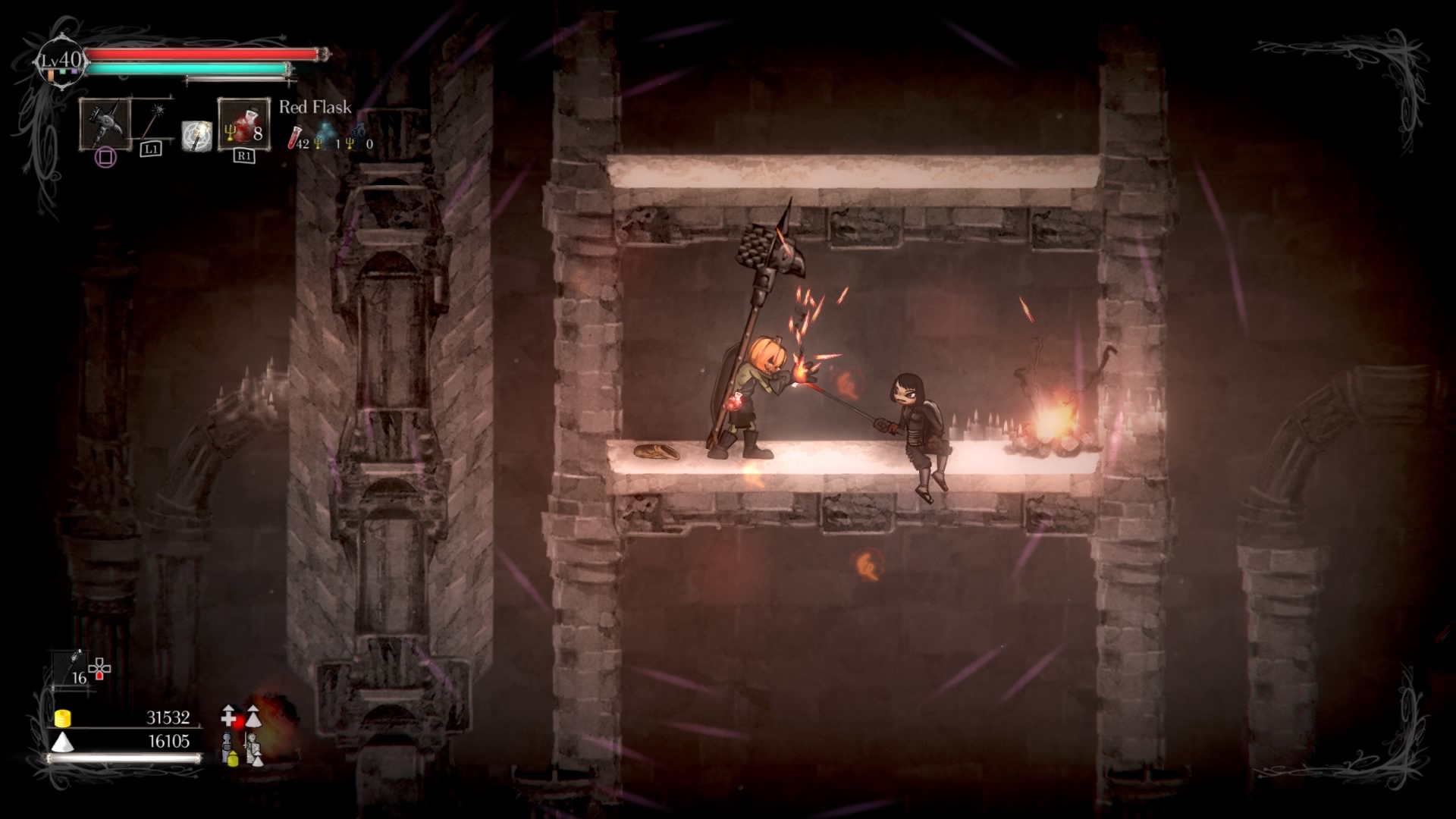This screenshot has width=1456, height=819.
Task: Click the salt-gain buff status icon
Action: pyautogui.click(x=253, y=715)
